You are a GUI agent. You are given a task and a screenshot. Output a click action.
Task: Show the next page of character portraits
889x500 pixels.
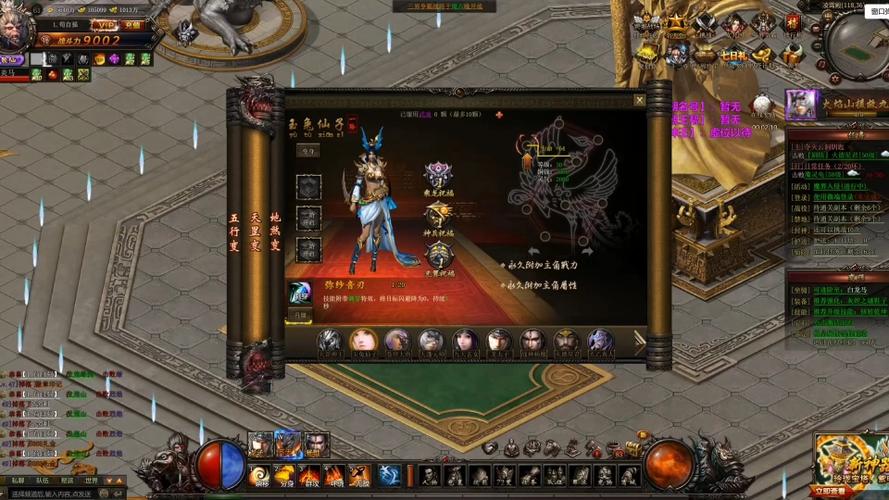coord(638,341)
